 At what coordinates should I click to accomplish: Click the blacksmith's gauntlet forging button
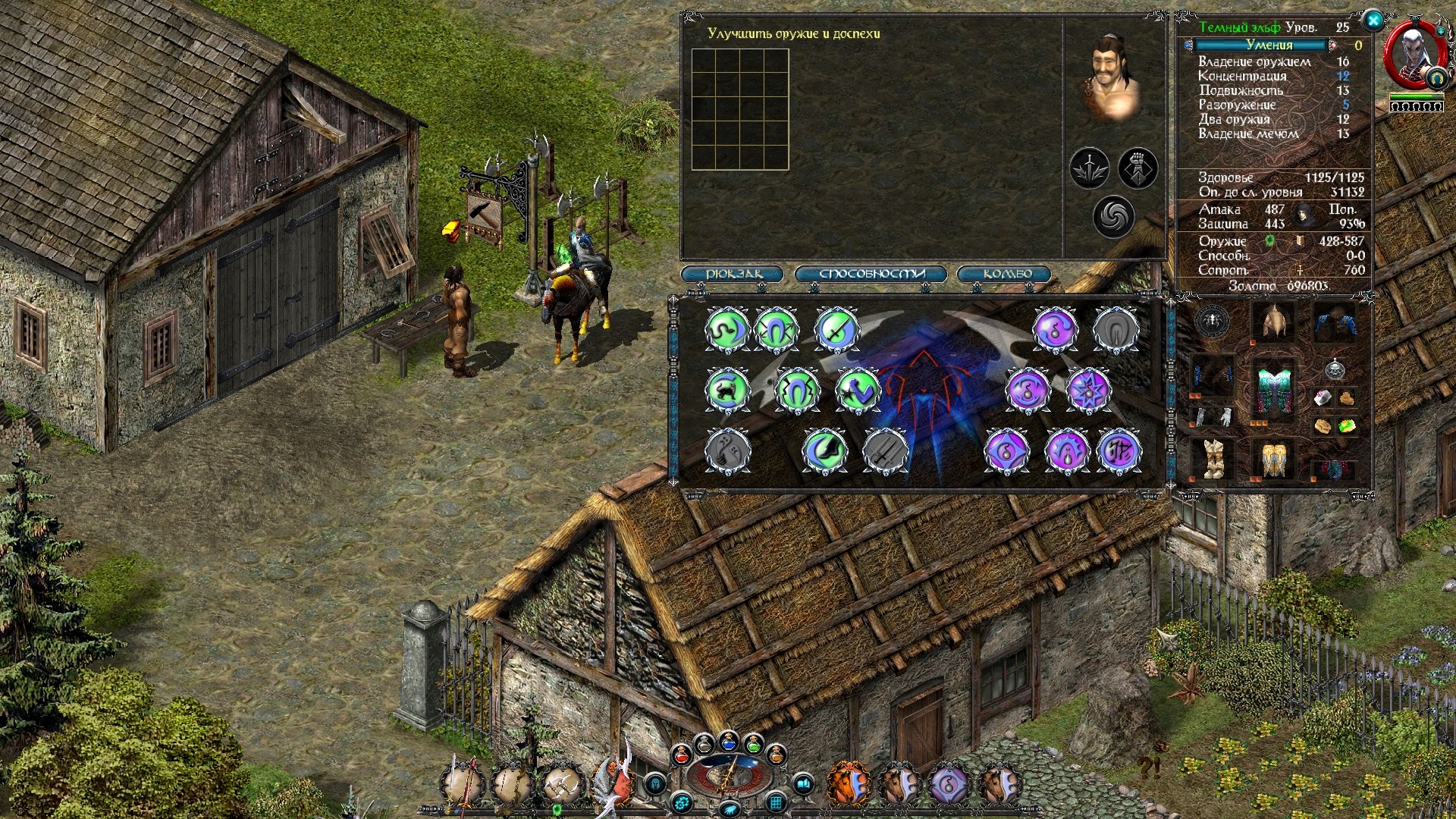(x=1137, y=168)
